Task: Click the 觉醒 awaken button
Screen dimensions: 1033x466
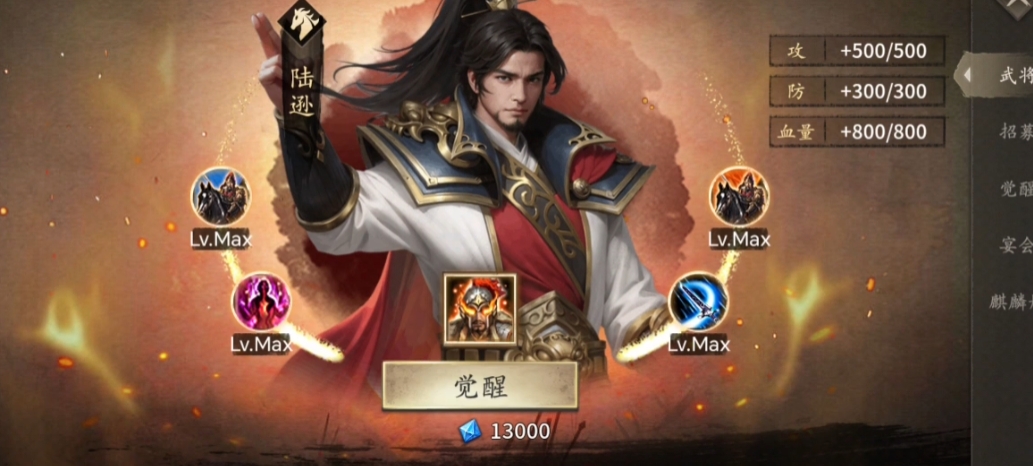Action: tap(480, 386)
